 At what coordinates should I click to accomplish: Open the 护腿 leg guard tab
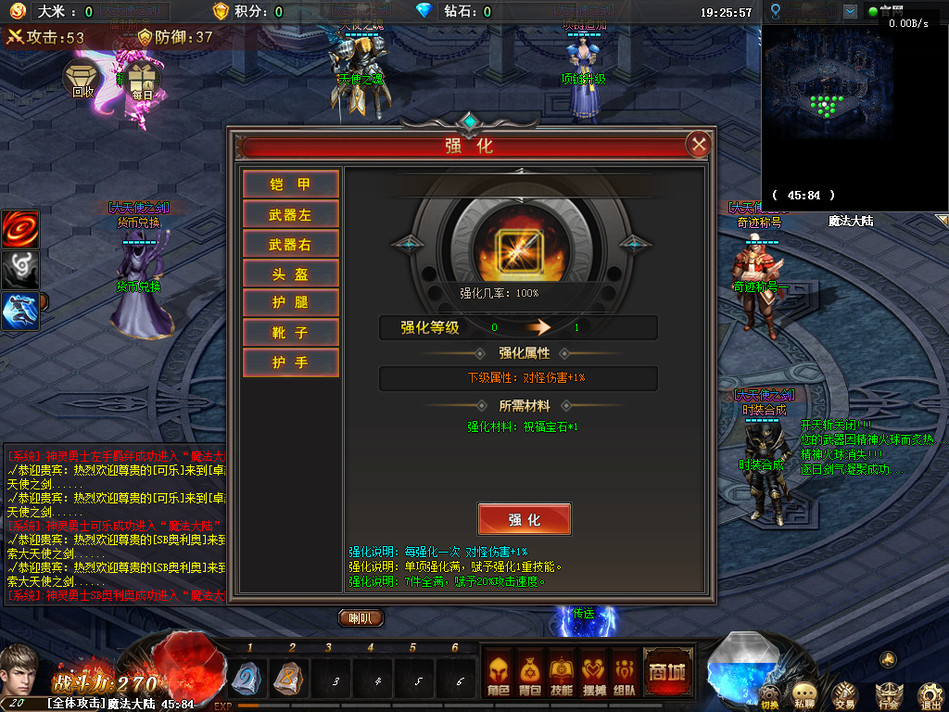(290, 303)
